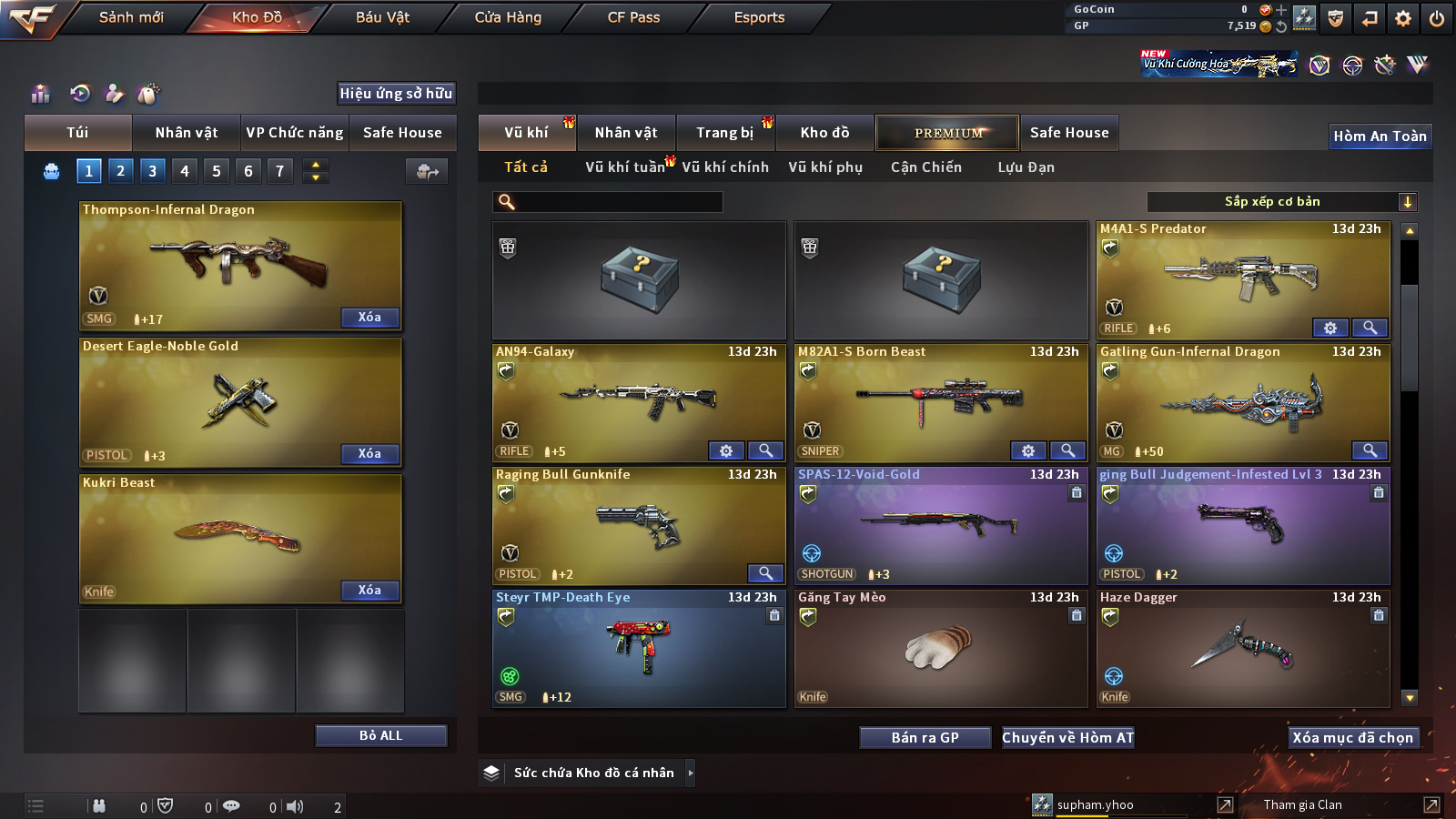1456x819 pixels.
Task: Switch to bag number 3
Action: (x=152, y=170)
